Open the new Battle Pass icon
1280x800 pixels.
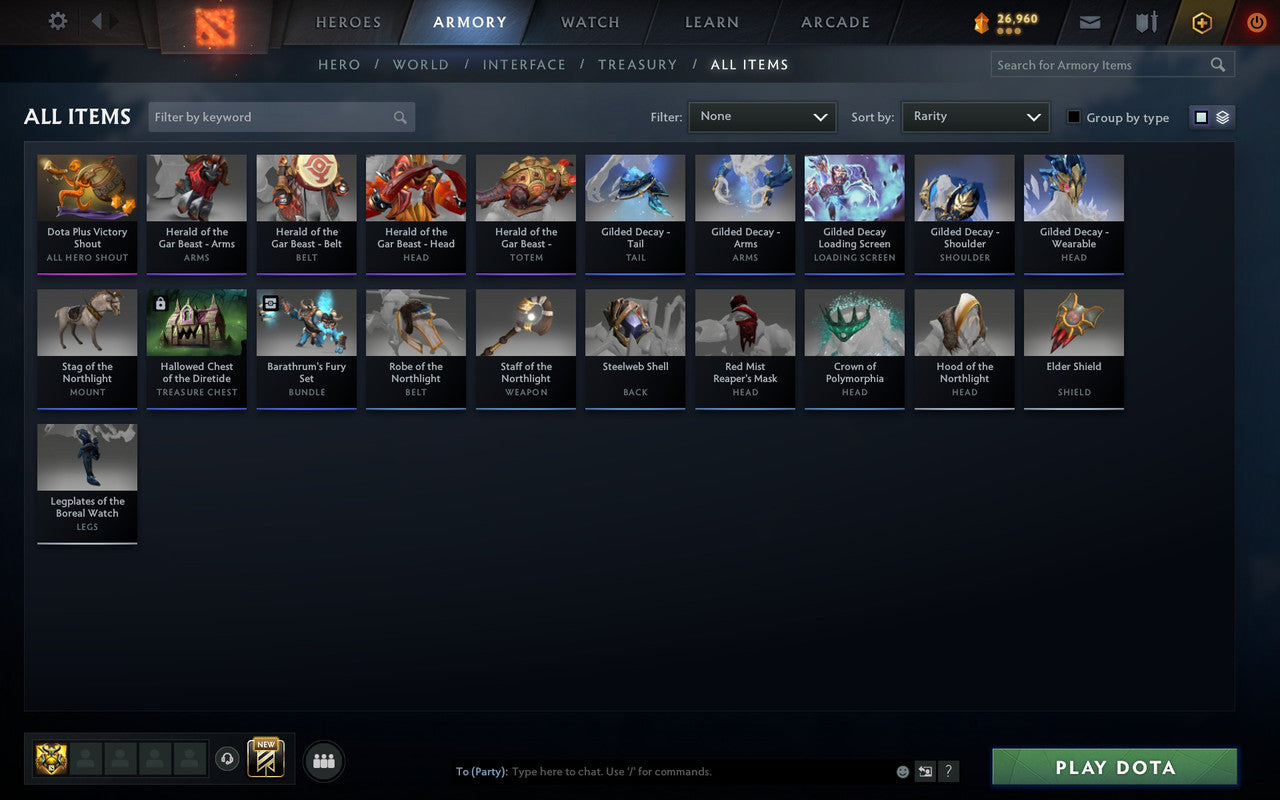pos(265,759)
